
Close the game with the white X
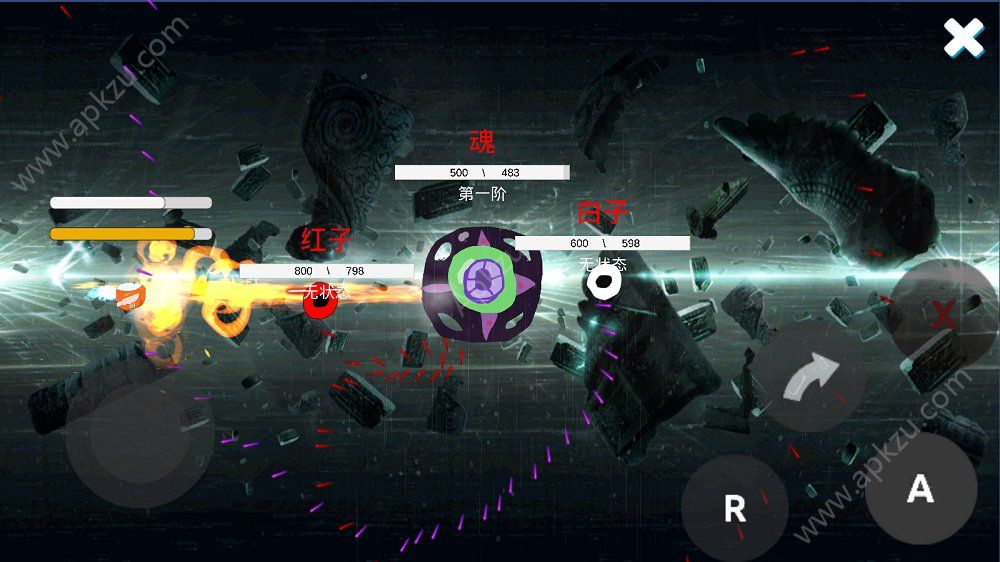963,38
